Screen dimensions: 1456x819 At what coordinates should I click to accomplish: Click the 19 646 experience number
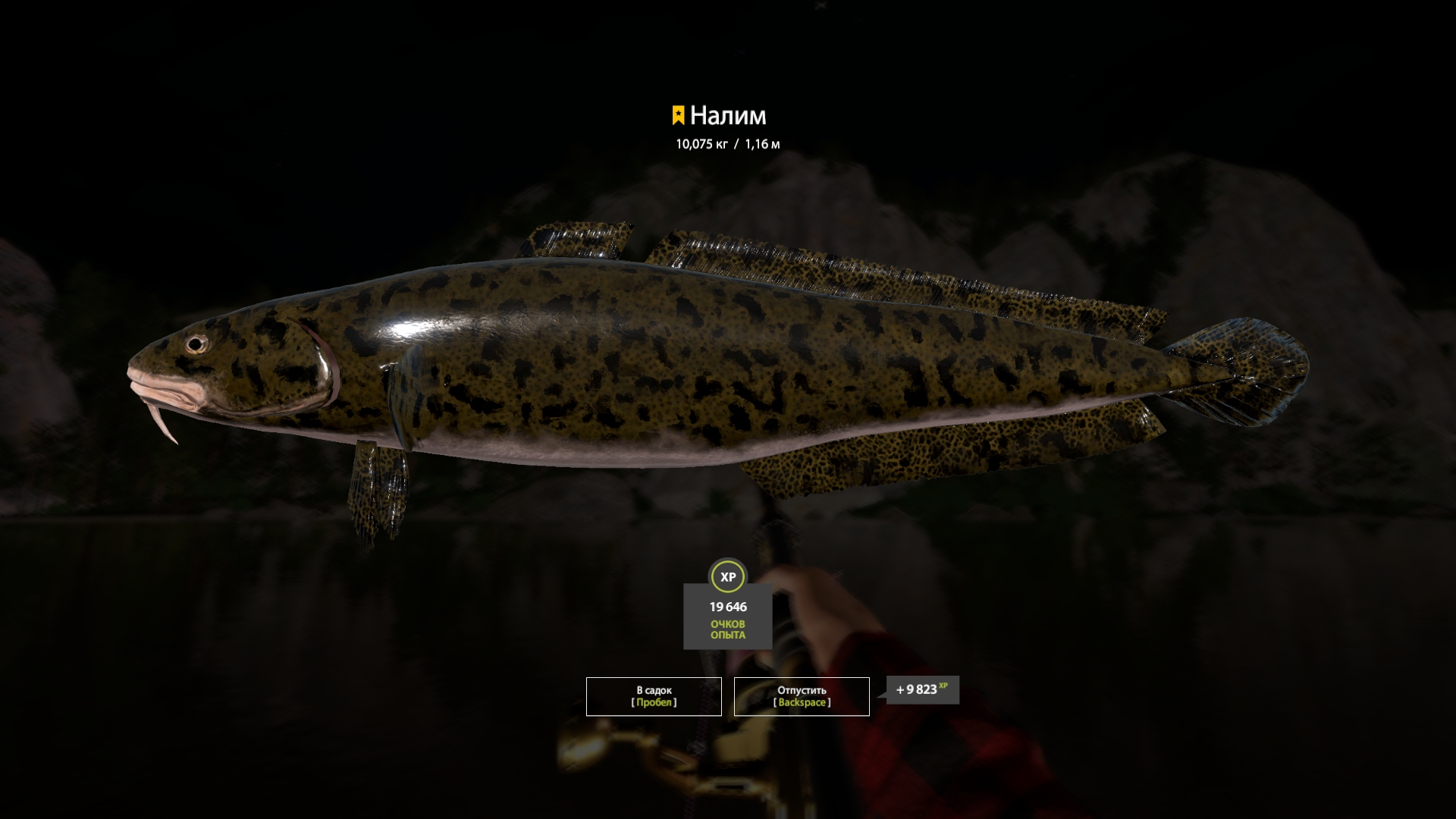pos(727,607)
